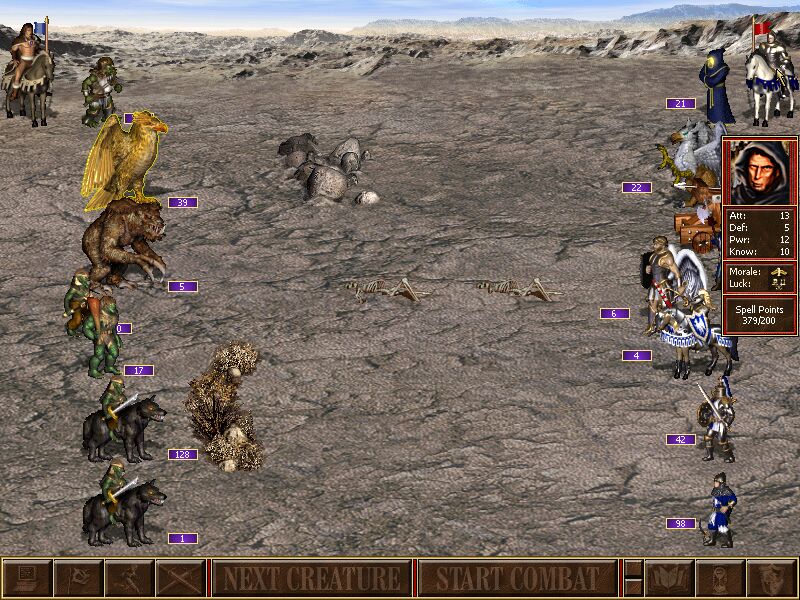The width and height of the screenshot is (800, 600).
Task: Click the hourglass wait button
Action: click(720, 578)
